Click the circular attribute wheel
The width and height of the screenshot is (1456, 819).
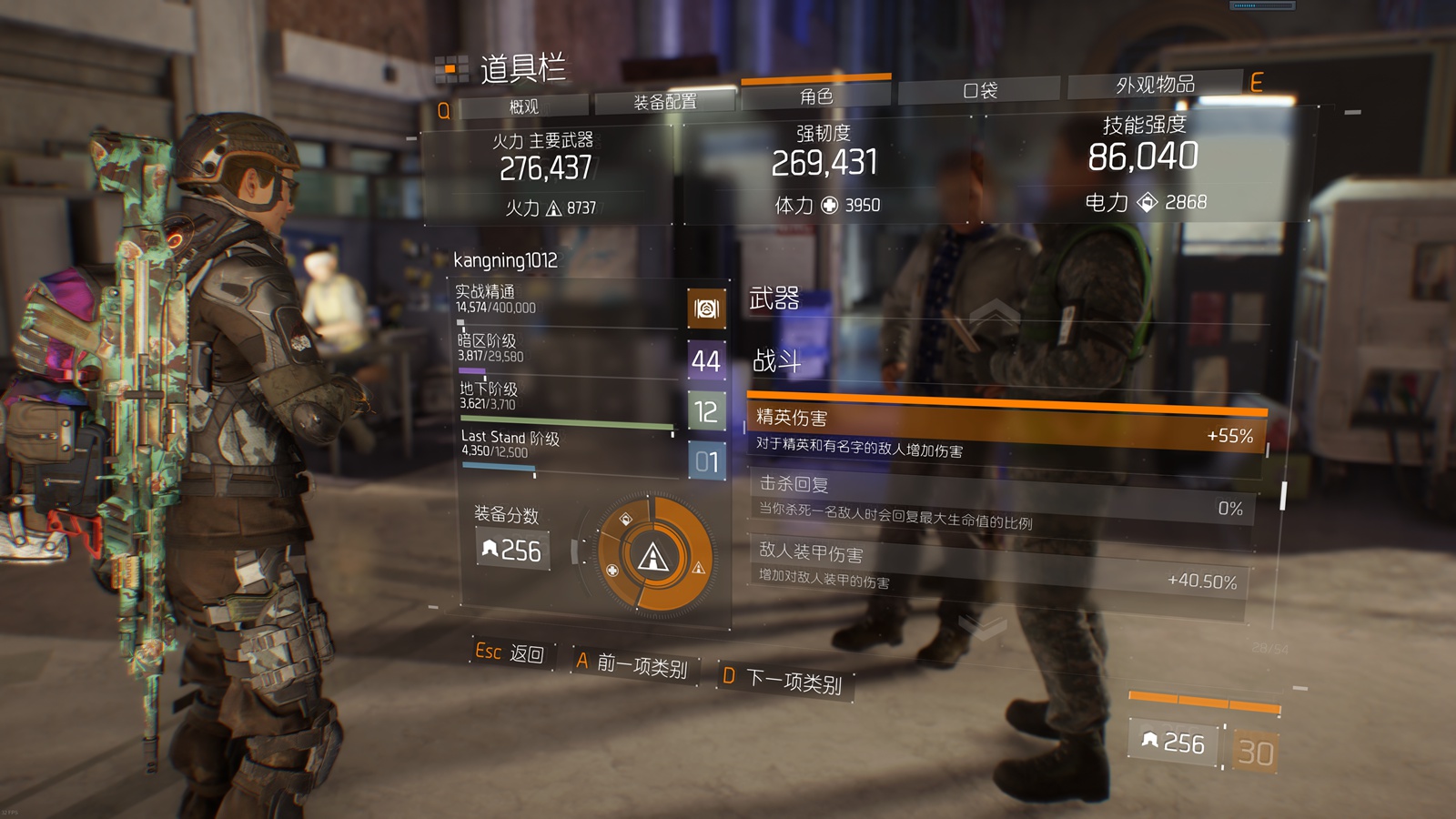tap(653, 554)
